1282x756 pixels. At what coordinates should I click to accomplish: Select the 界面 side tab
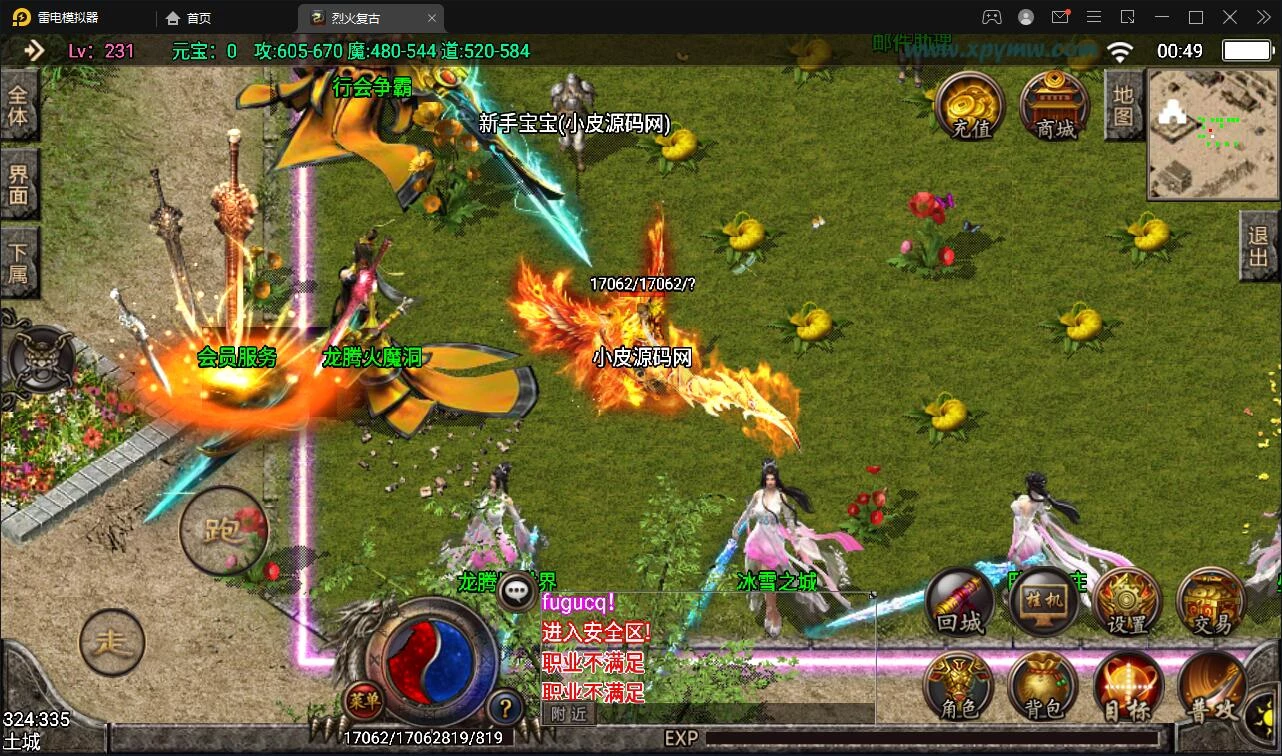(19, 184)
